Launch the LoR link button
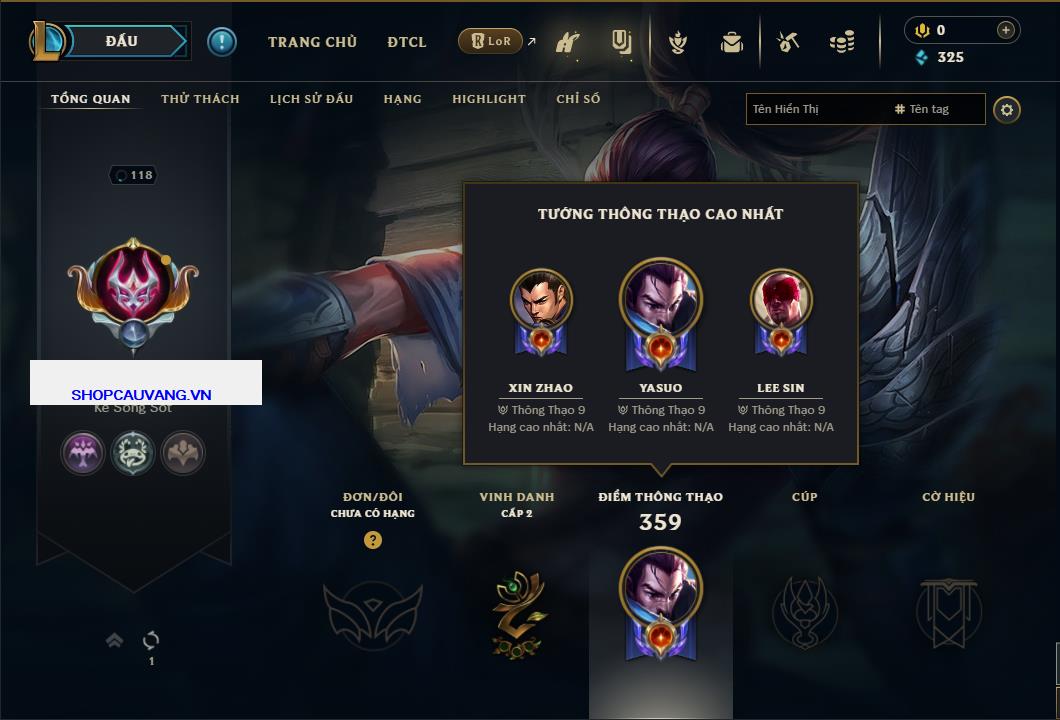Screen dimensions: 1060x720 click(x=490, y=42)
